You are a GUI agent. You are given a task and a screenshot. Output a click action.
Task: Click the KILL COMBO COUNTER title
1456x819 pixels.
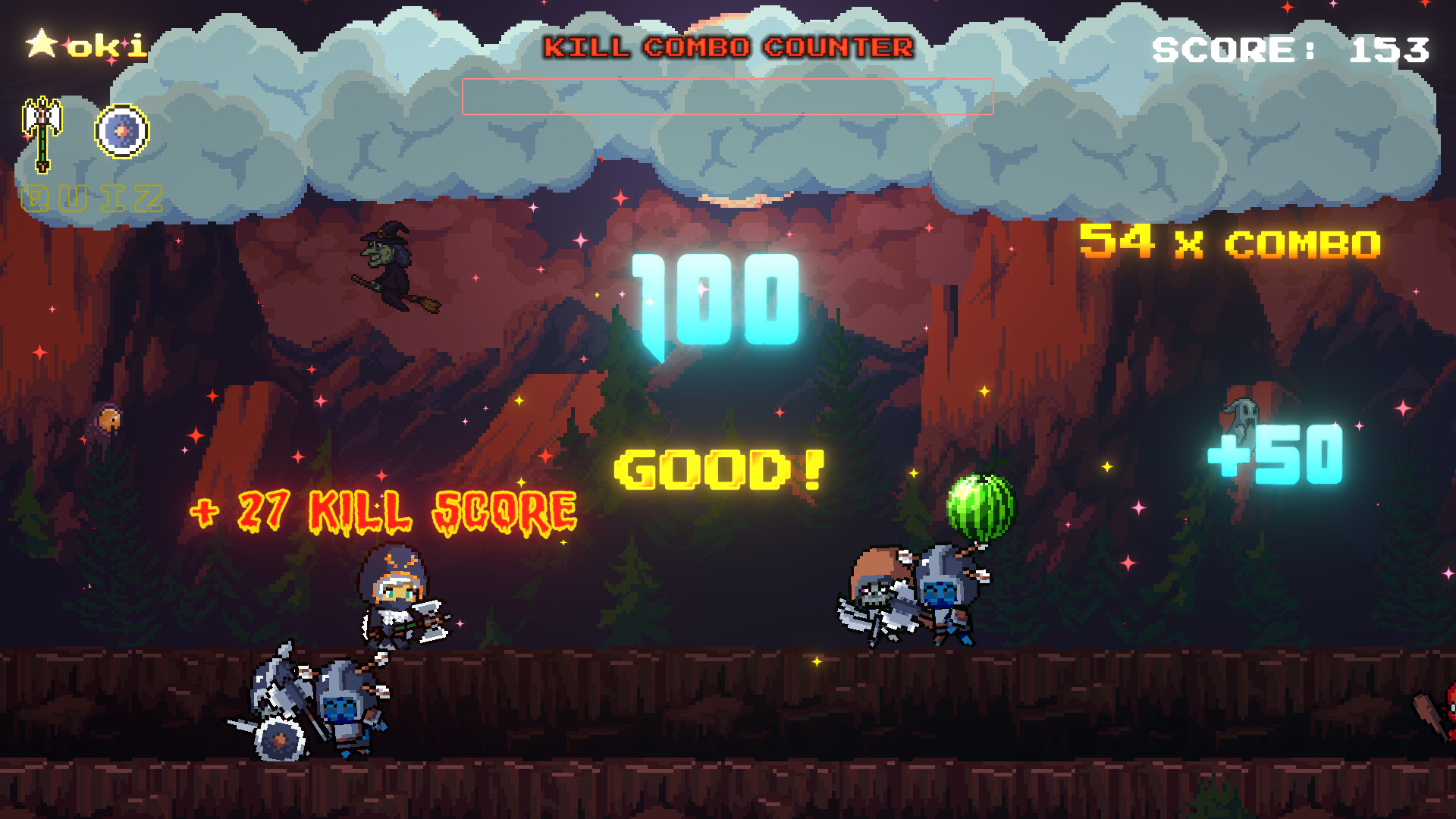730,47
